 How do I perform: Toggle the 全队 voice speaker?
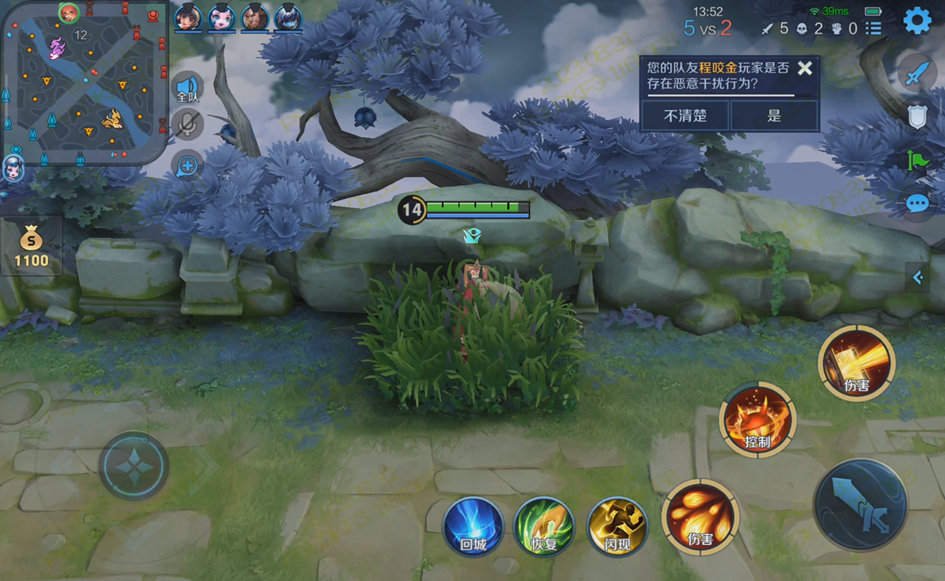pyautogui.click(x=187, y=89)
